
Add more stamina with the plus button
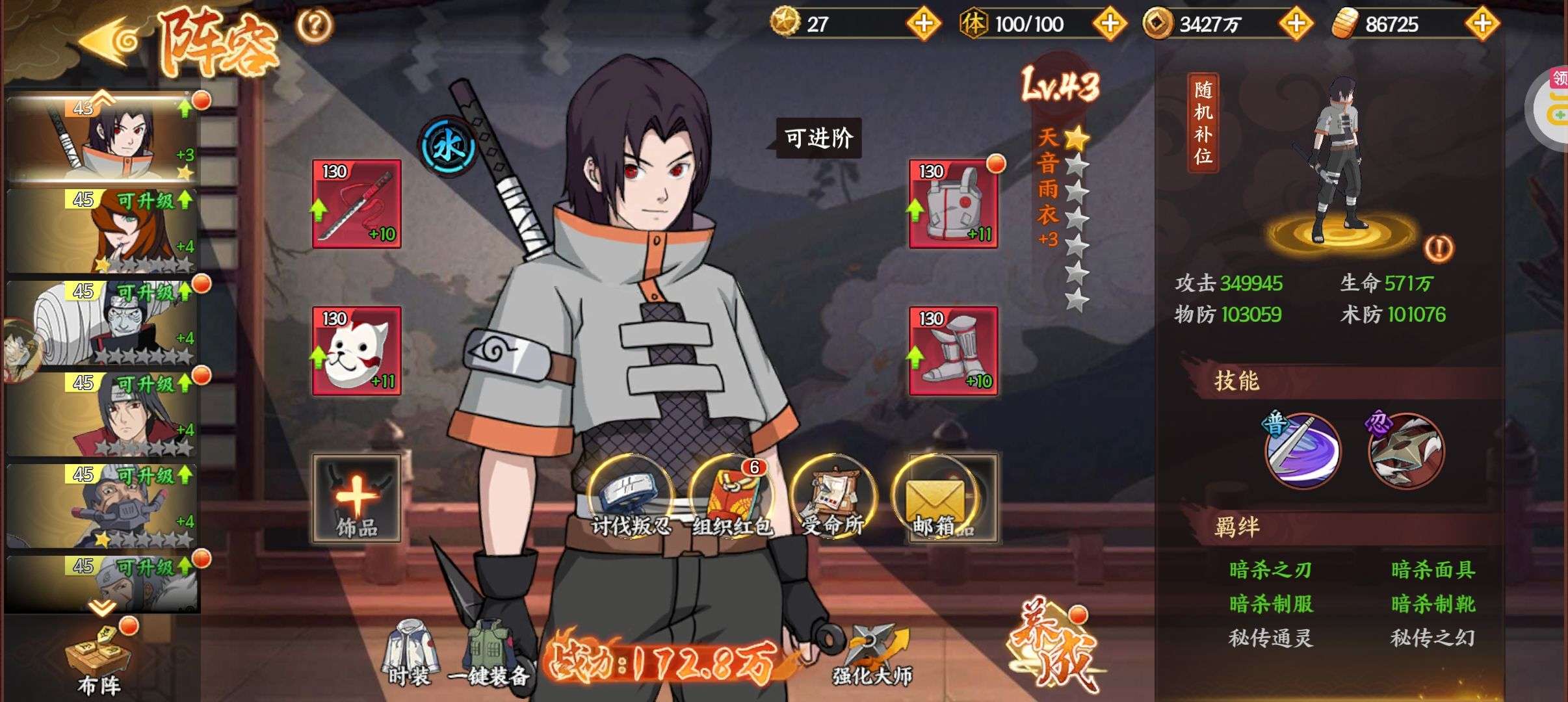pos(1109,24)
